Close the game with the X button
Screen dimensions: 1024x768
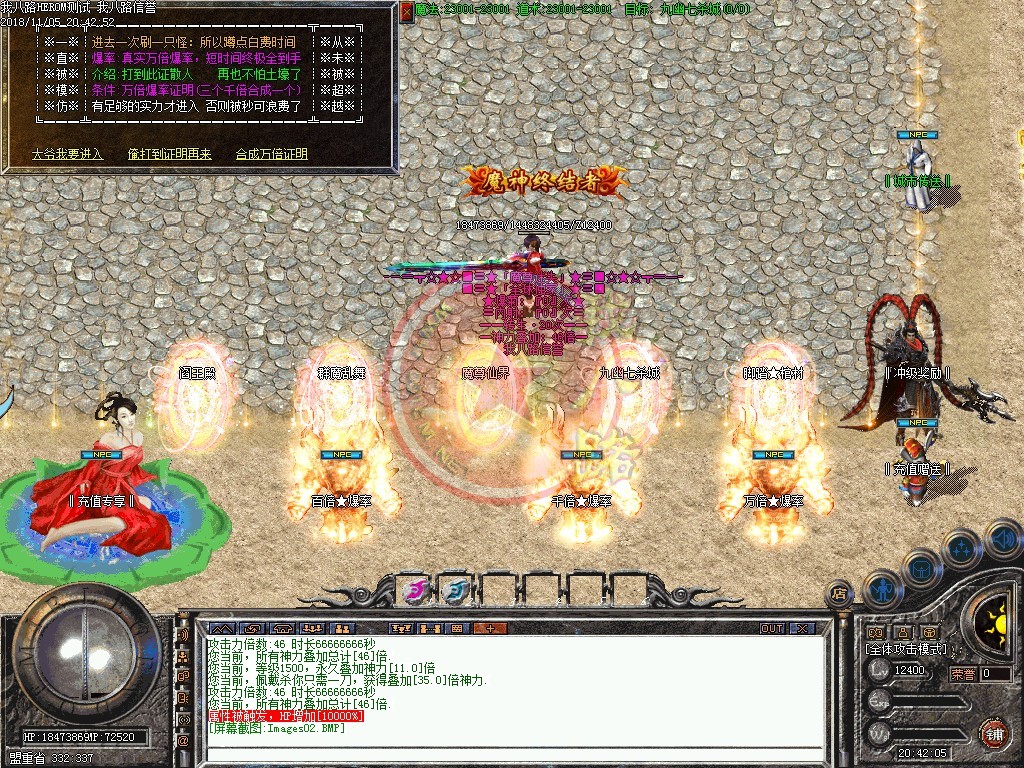pyautogui.click(x=802, y=628)
